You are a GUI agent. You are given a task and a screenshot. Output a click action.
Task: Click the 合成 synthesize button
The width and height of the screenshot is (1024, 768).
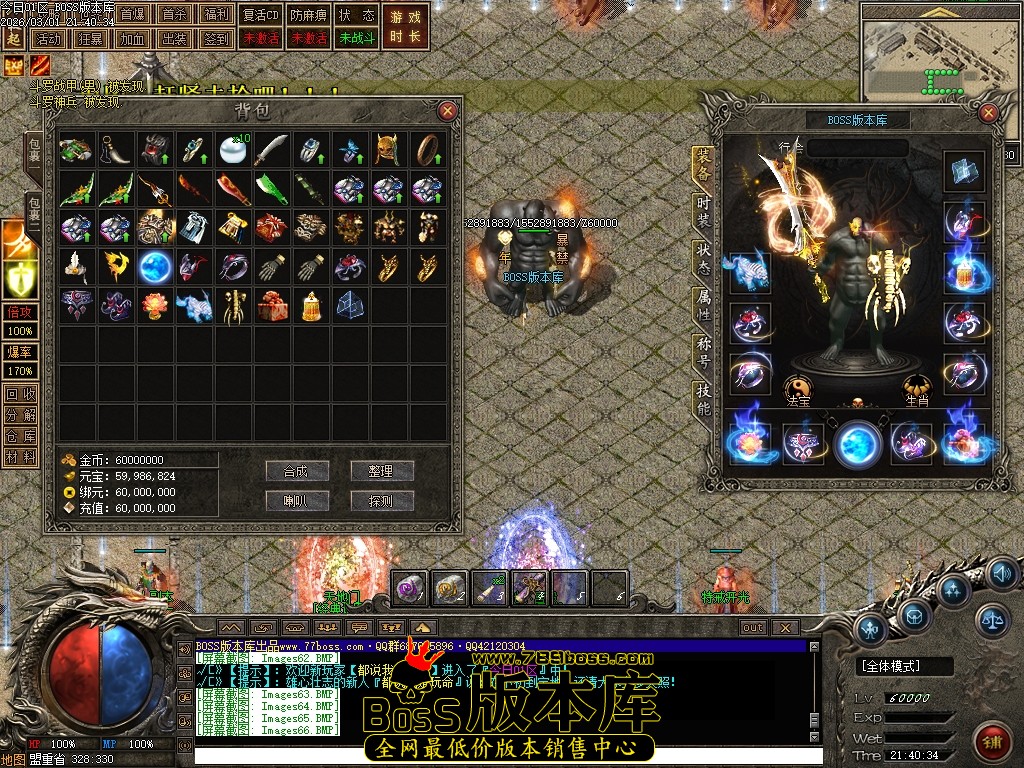[x=297, y=471]
